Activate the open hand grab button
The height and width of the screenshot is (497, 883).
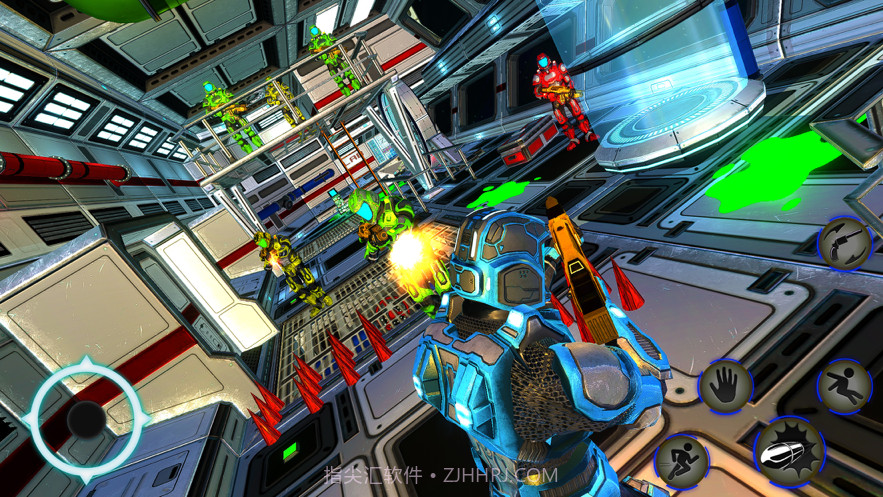tap(725, 386)
